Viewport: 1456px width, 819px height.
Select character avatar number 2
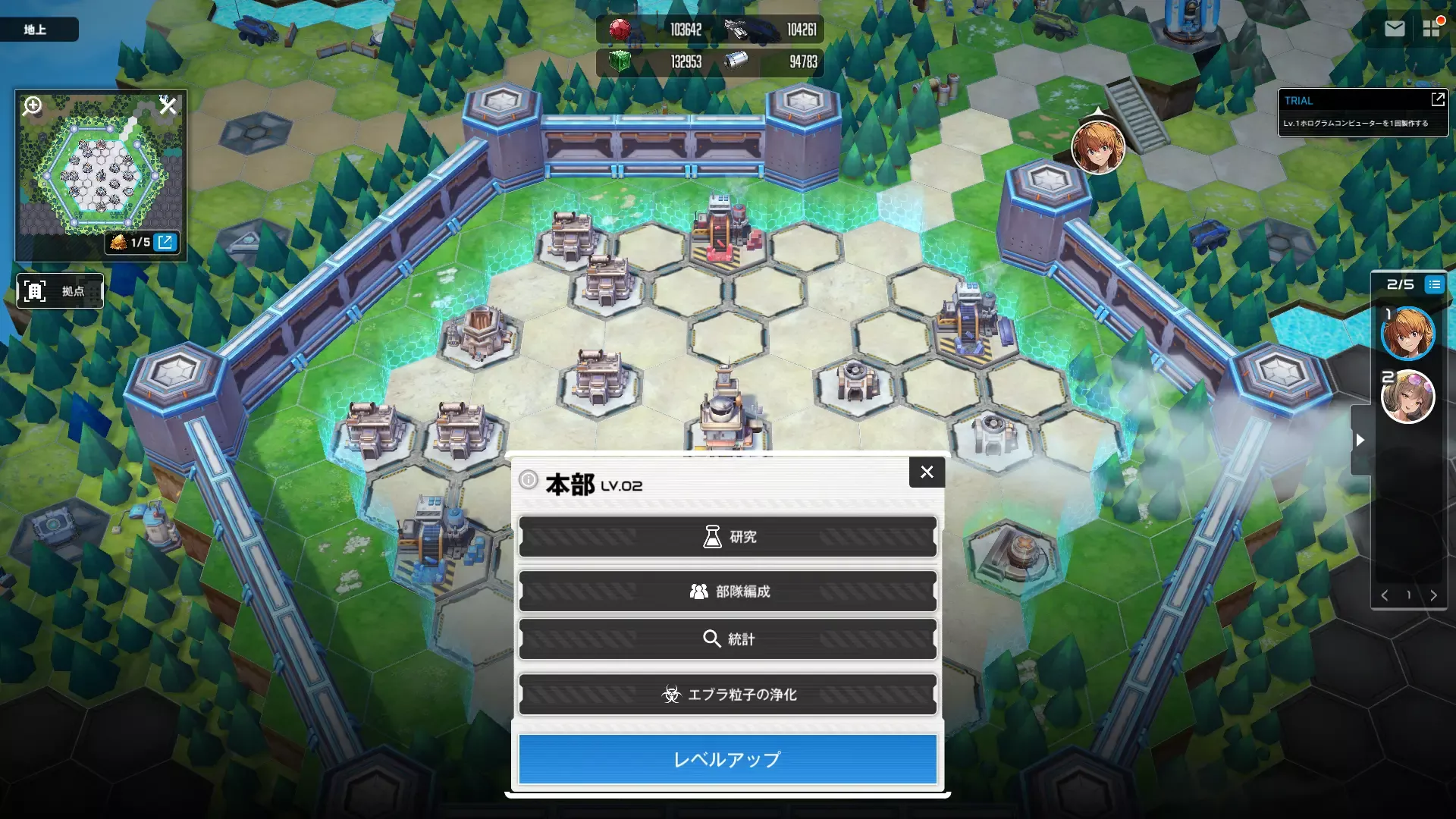pyautogui.click(x=1410, y=397)
